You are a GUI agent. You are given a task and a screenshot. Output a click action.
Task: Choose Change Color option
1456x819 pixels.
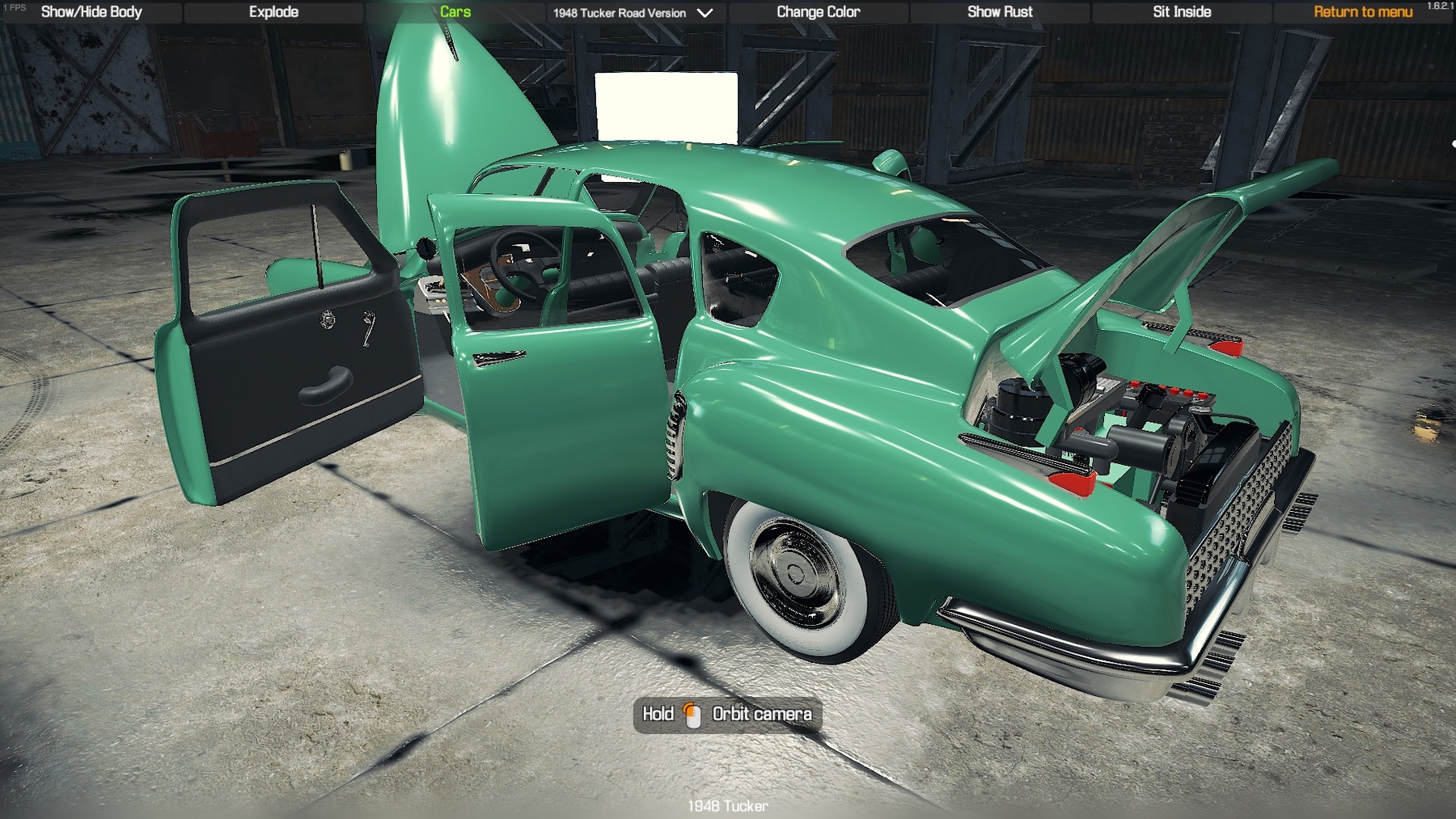tap(818, 12)
